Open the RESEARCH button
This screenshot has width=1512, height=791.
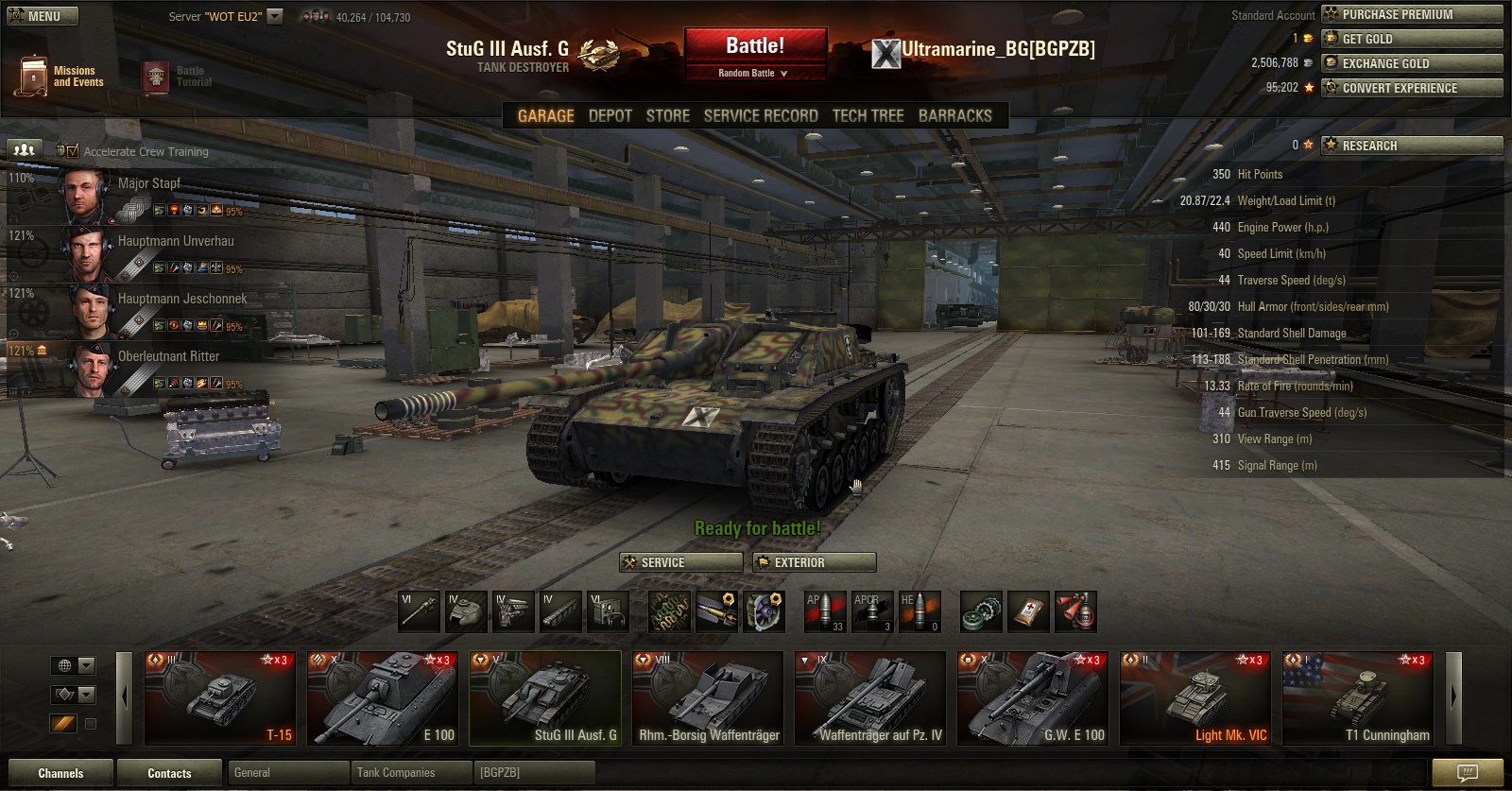click(1411, 146)
